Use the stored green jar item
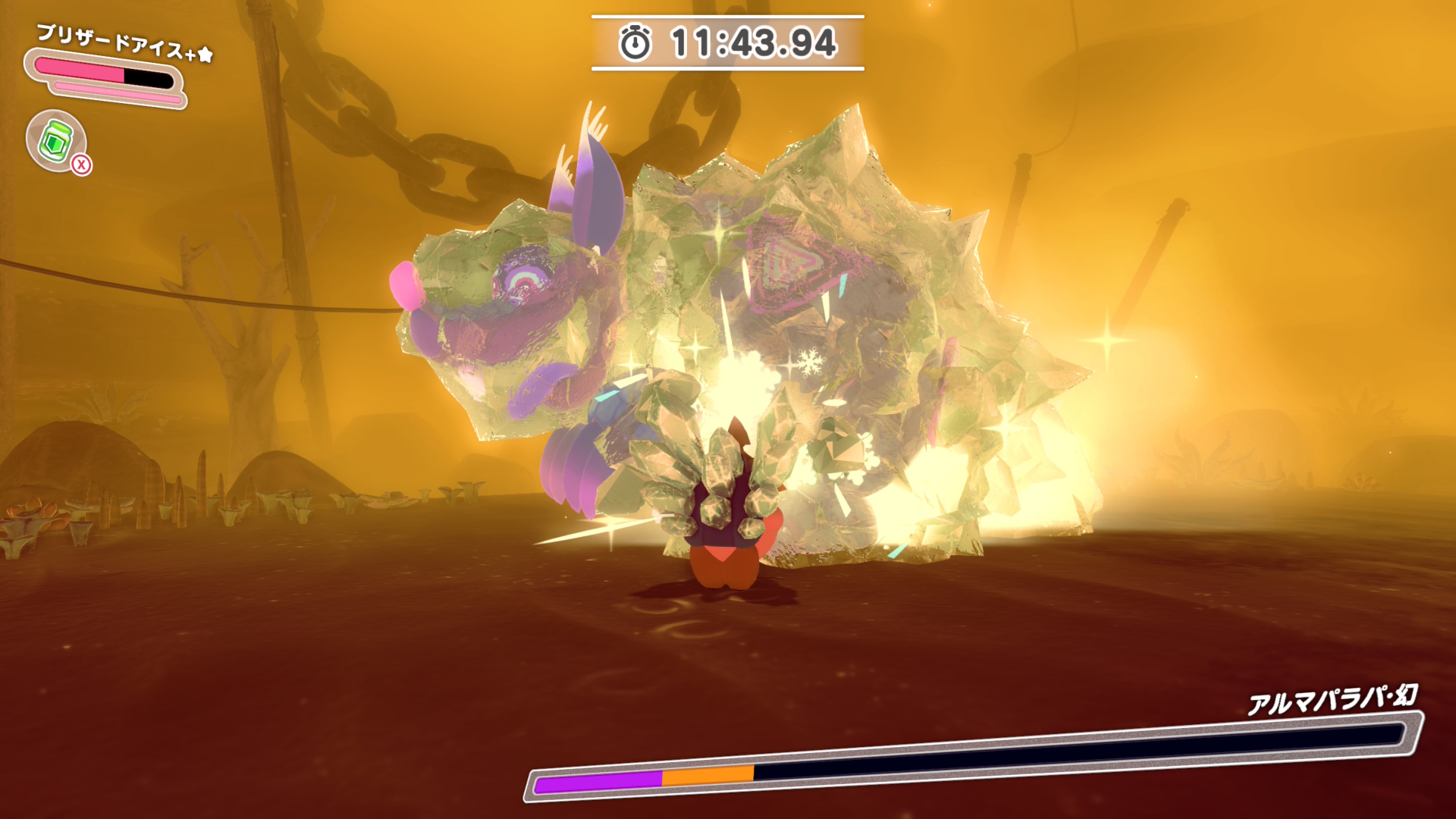Image resolution: width=1456 pixels, height=819 pixels. click(x=56, y=141)
